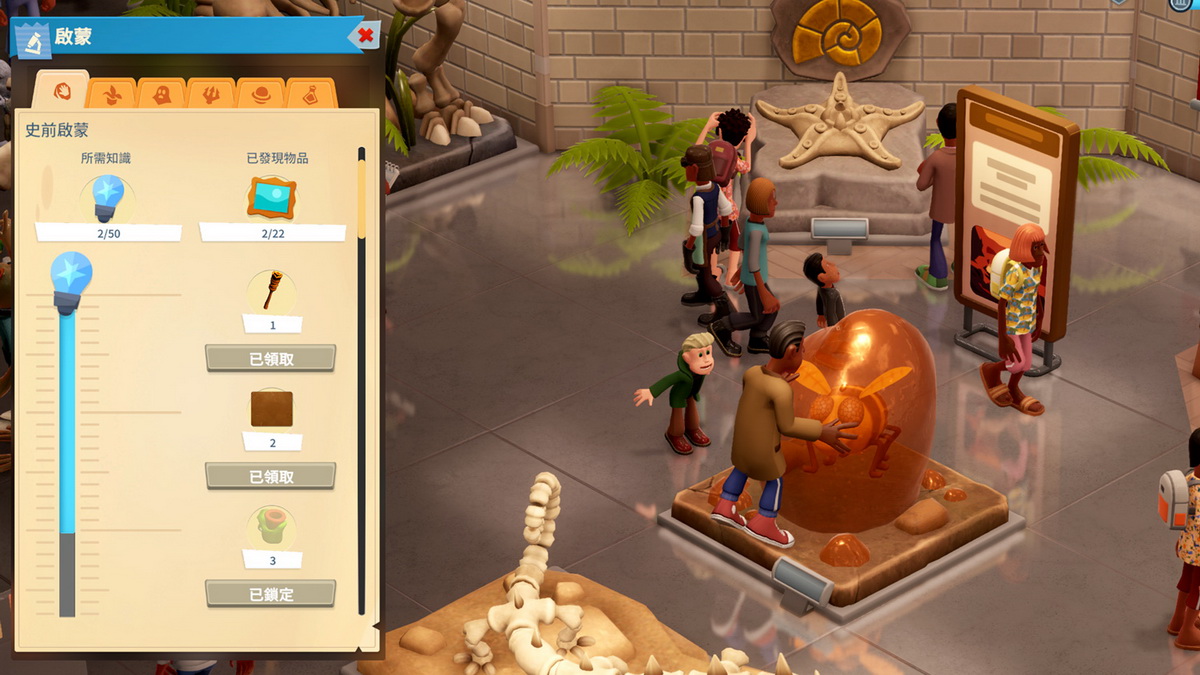Open the ringed planet space tab
The width and height of the screenshot is (1200, 675).
point(261,95)
